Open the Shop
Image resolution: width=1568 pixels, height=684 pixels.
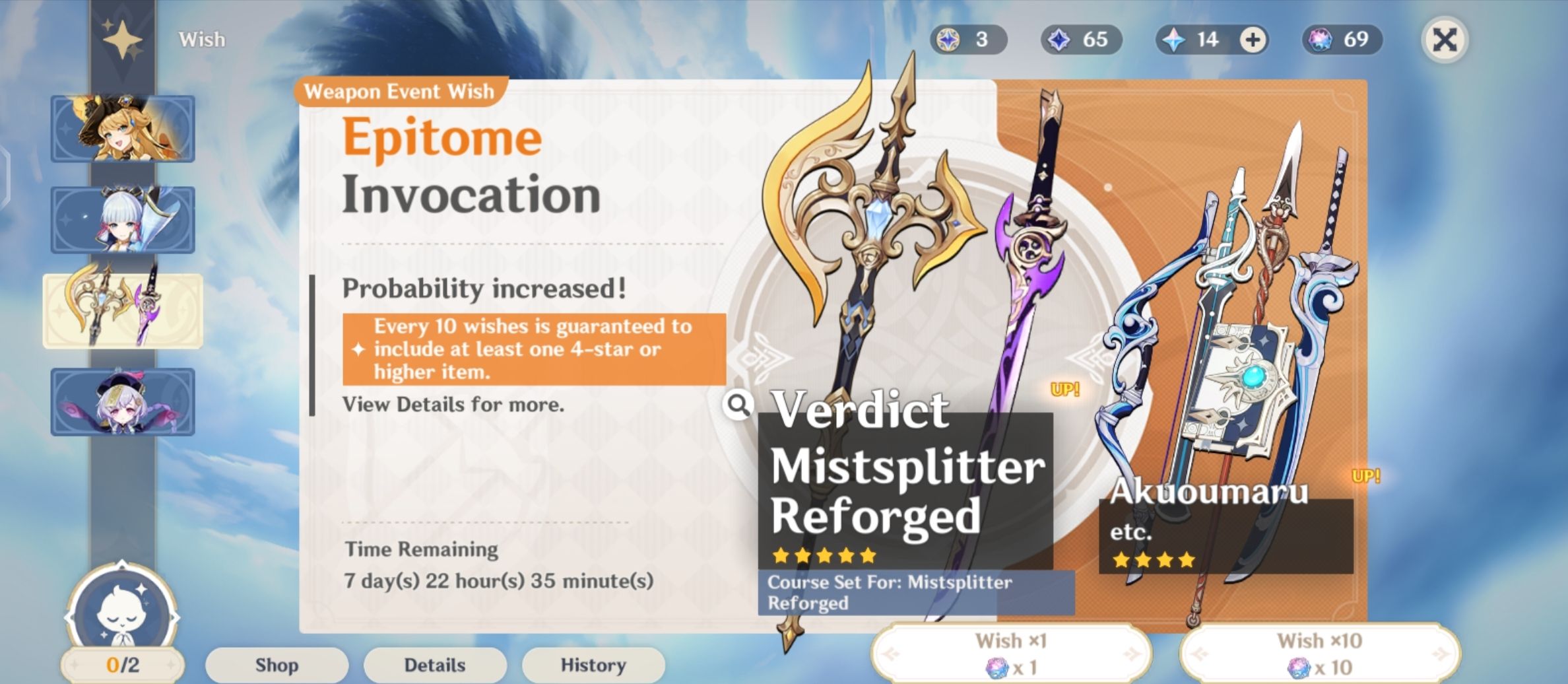(x=275, y=665)
